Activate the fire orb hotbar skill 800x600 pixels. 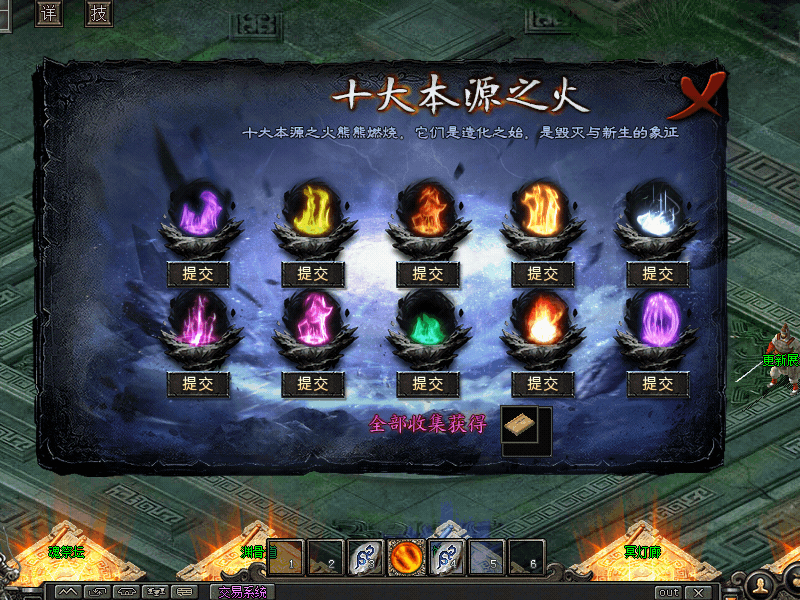pos(406,557)
